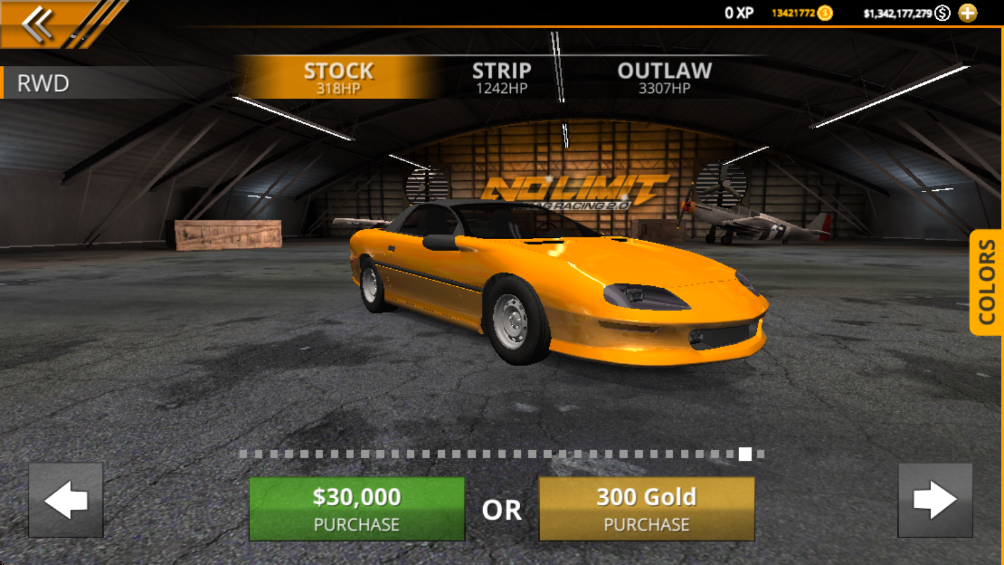
Task: Select the STOCK 318HP tab
Action: coord(338,77)
